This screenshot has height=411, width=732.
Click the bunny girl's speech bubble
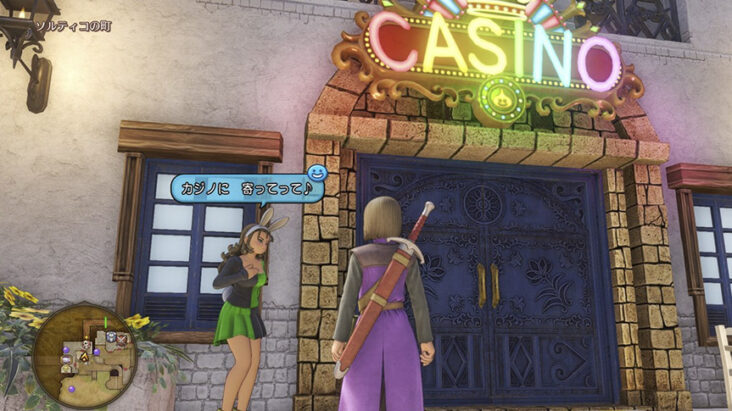tap(247, 187)
